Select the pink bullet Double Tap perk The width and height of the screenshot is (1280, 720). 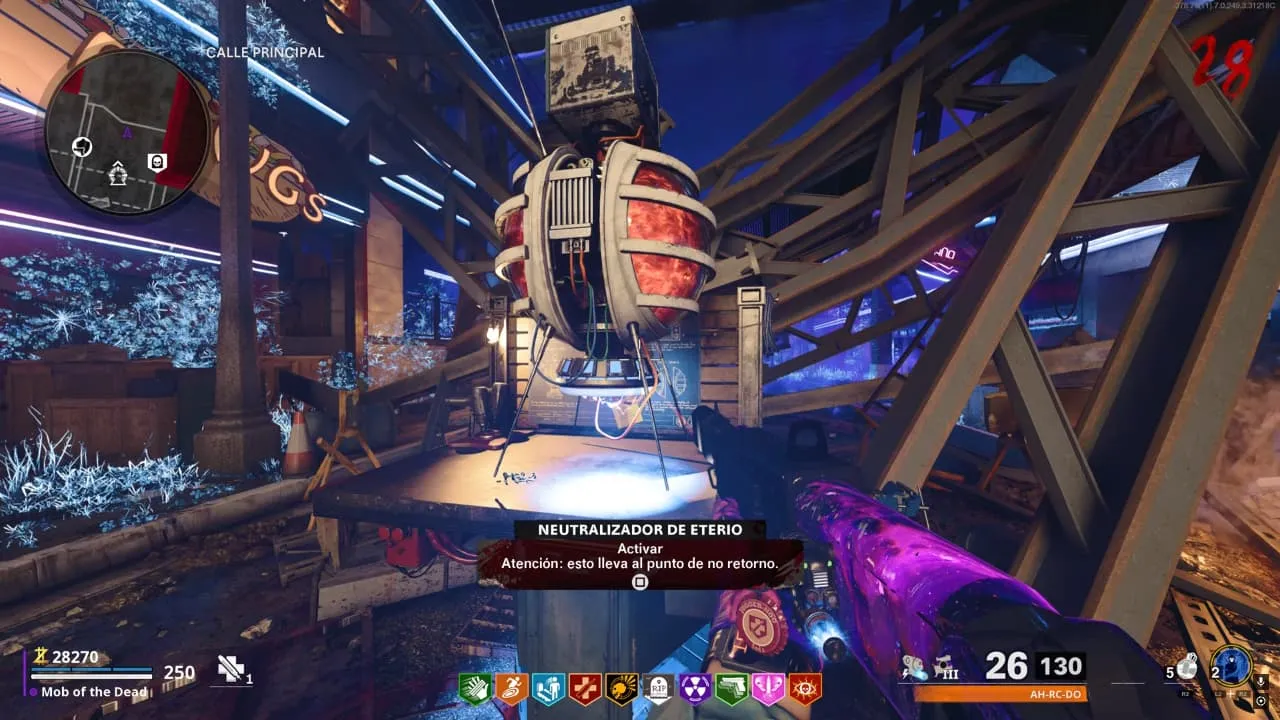(x=768, y=688)
